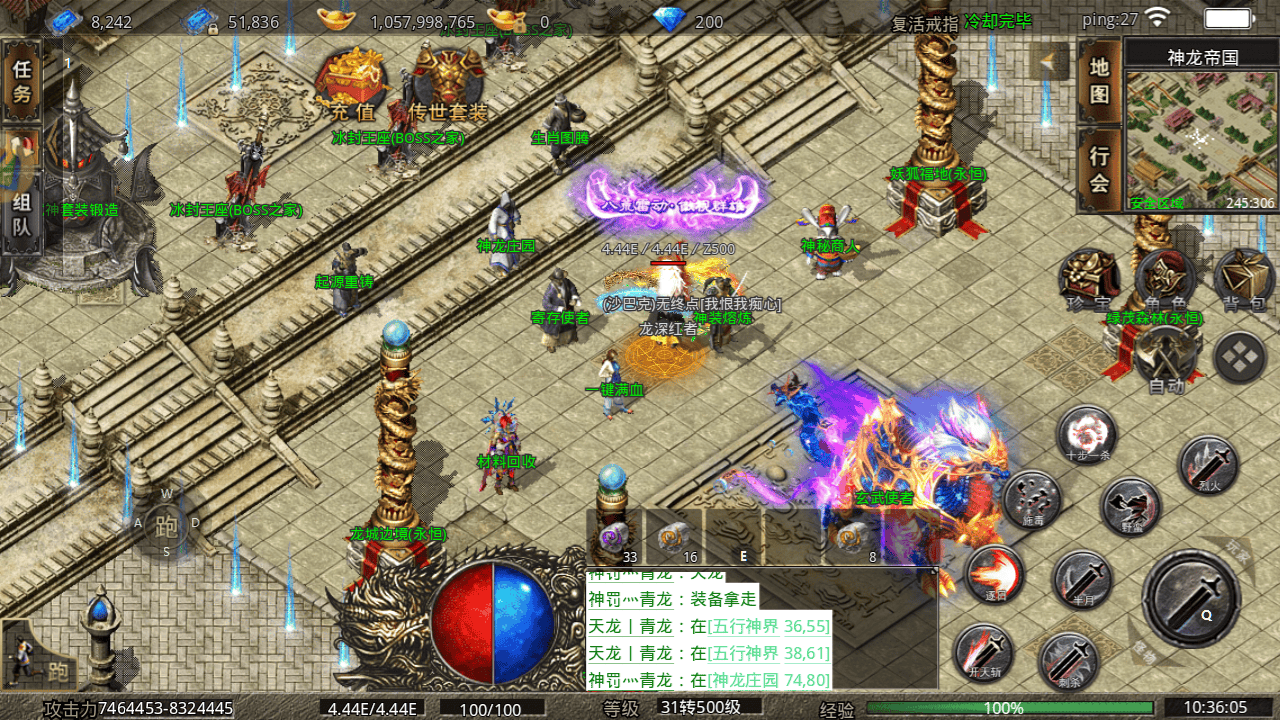The height and width of the screenshot is (720, 1280).
Task: Cast the 施毒 poison skill
Action: pos(1031,499)
